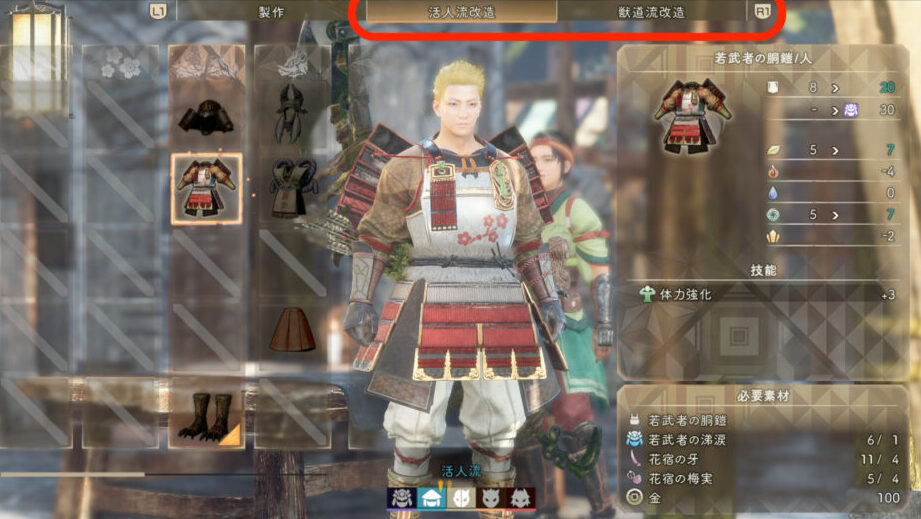Pick the green chest armor with purple shoulders
The width and height of the screenshot is (921, 519).
click(x=291, y=187)
